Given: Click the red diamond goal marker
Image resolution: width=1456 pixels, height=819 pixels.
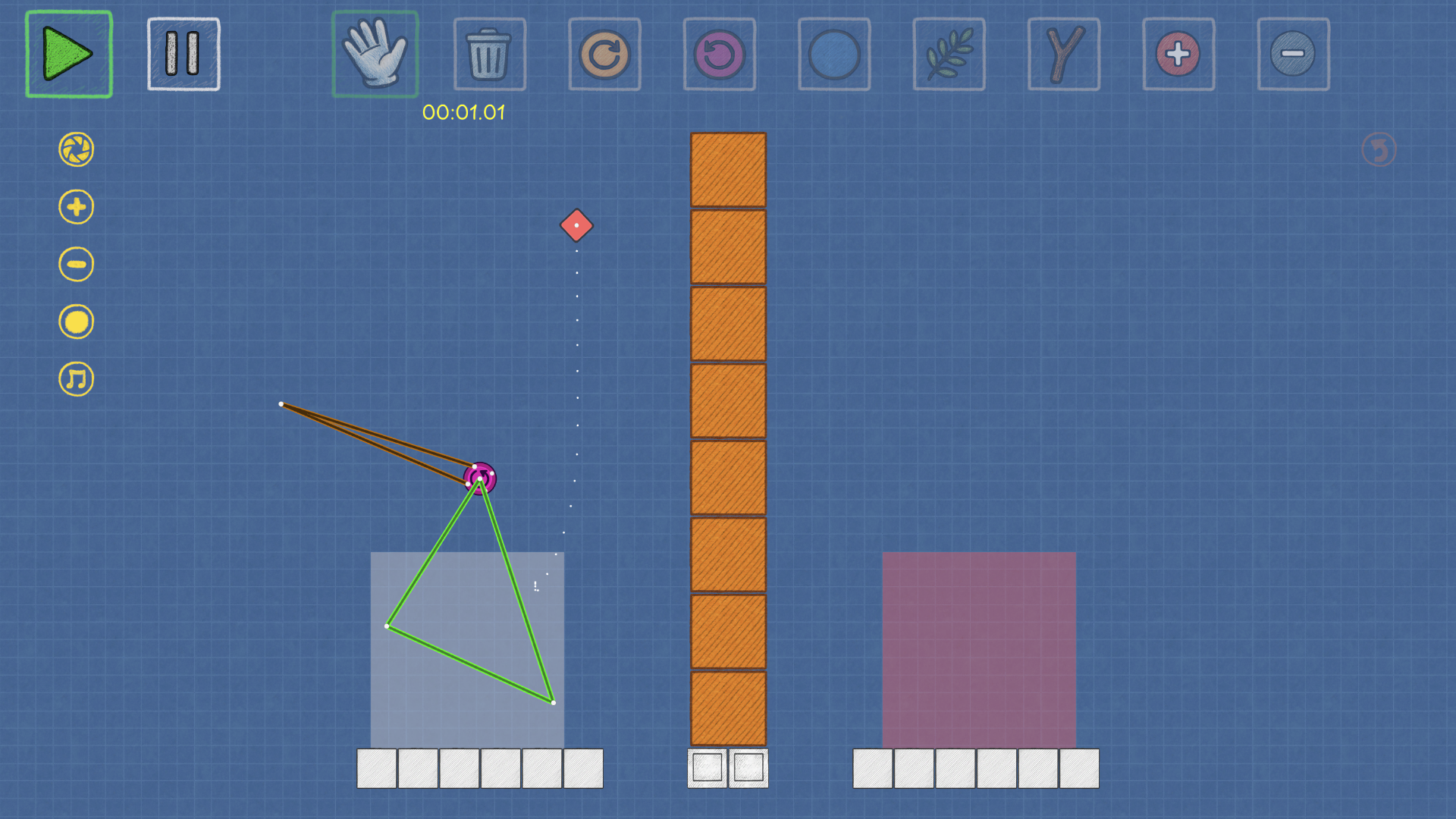Looking at the screenshot, I should pos(576,225).
